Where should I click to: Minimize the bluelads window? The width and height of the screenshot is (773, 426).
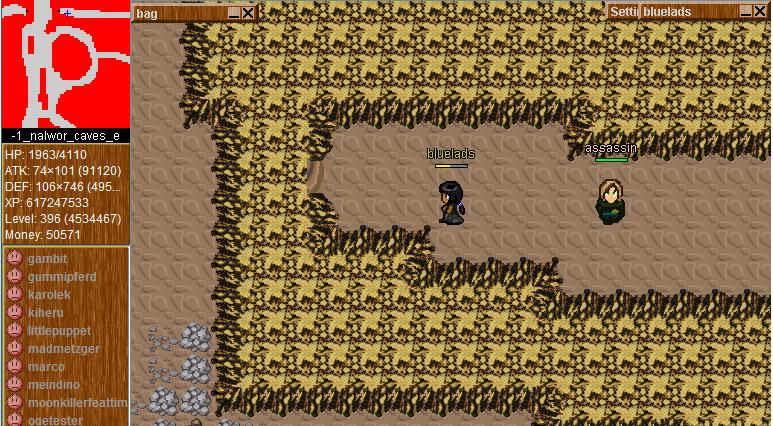point(746,12)
